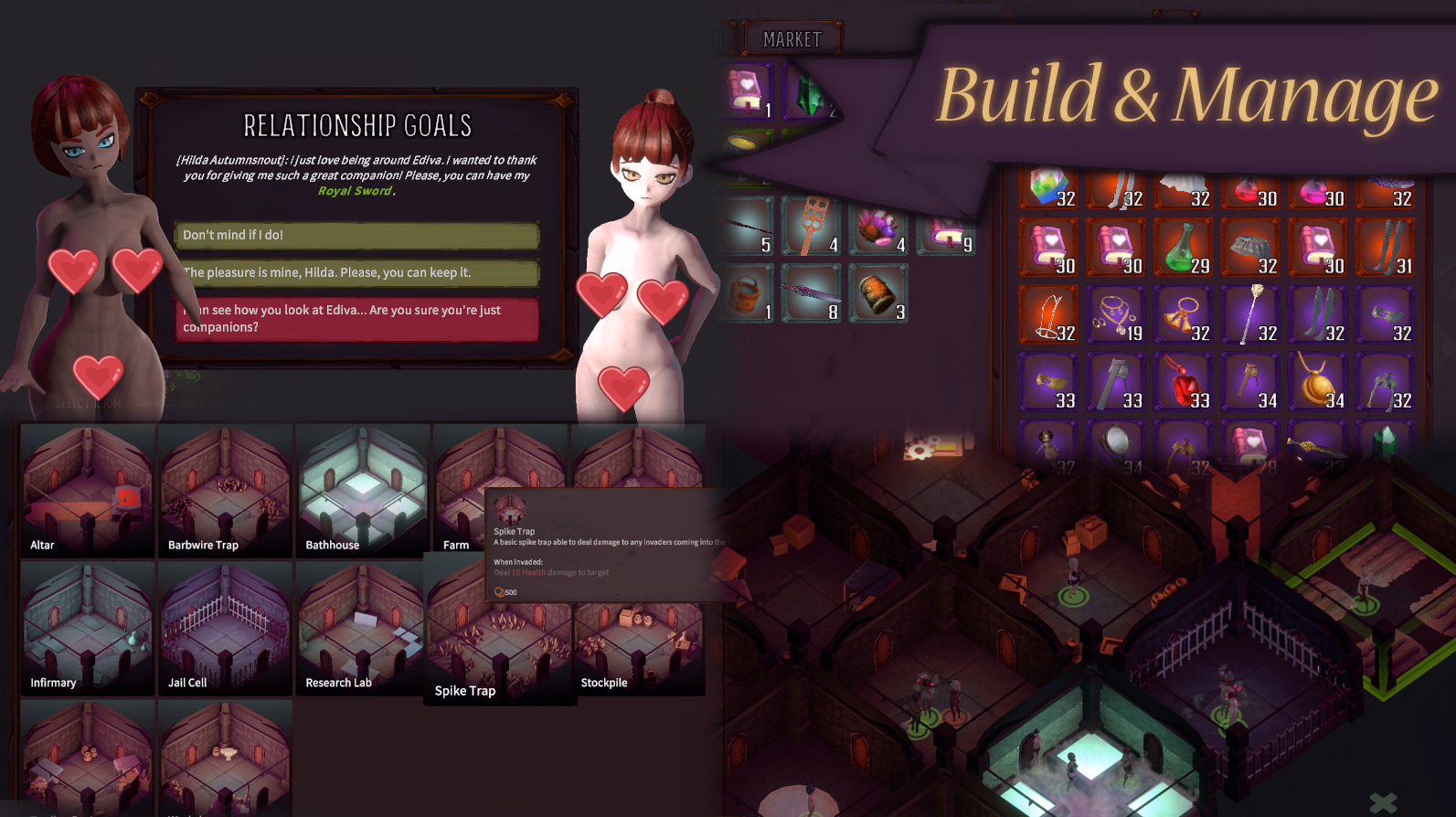Click the wooden paddle item in the Market panel

[x=810, y=219]
